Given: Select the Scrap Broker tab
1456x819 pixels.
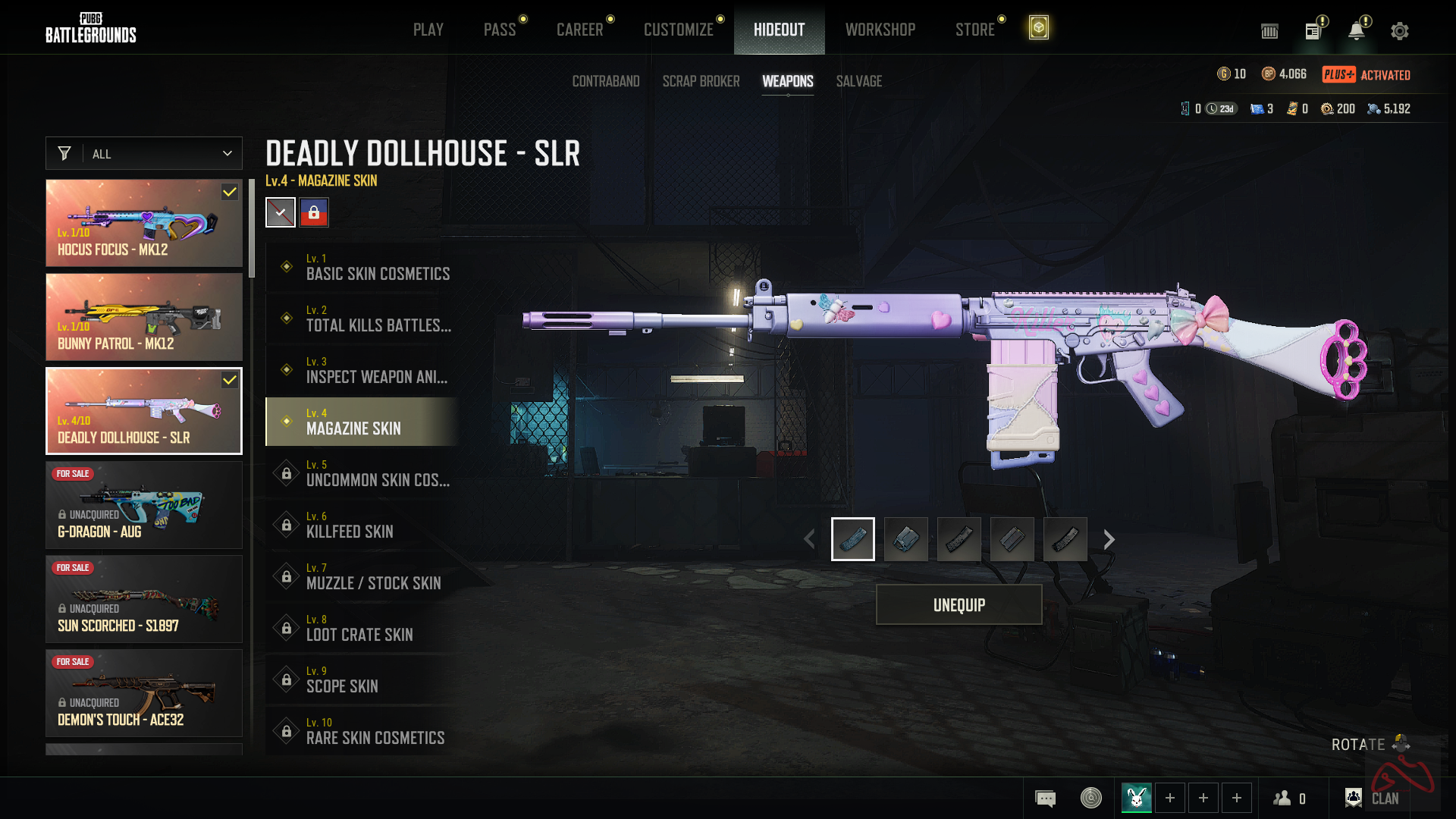Looking at the screenshot, I should click(x=701, y=81).
